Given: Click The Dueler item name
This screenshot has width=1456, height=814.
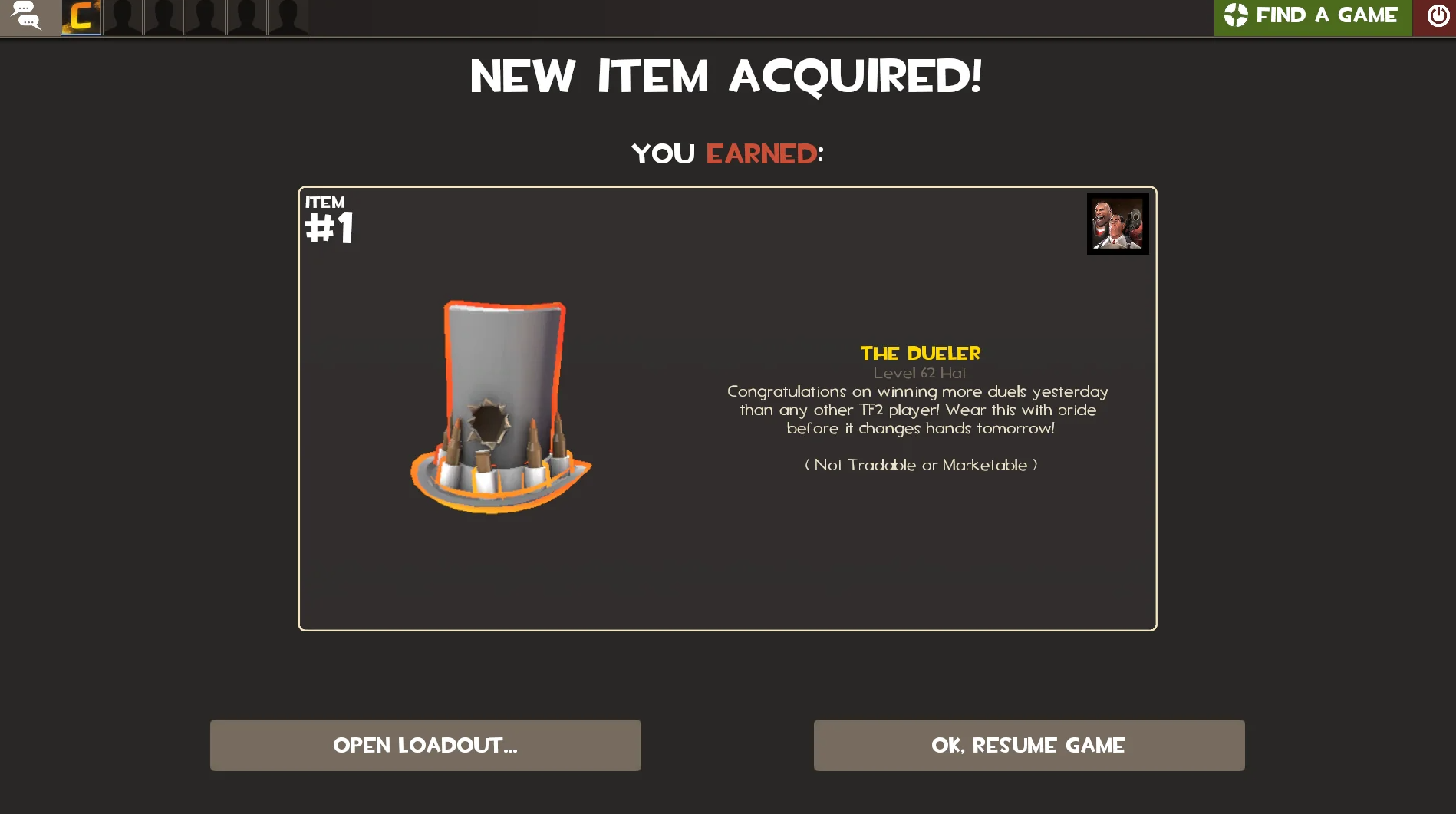Looking at the screenshot, I should tap(921, 354).
